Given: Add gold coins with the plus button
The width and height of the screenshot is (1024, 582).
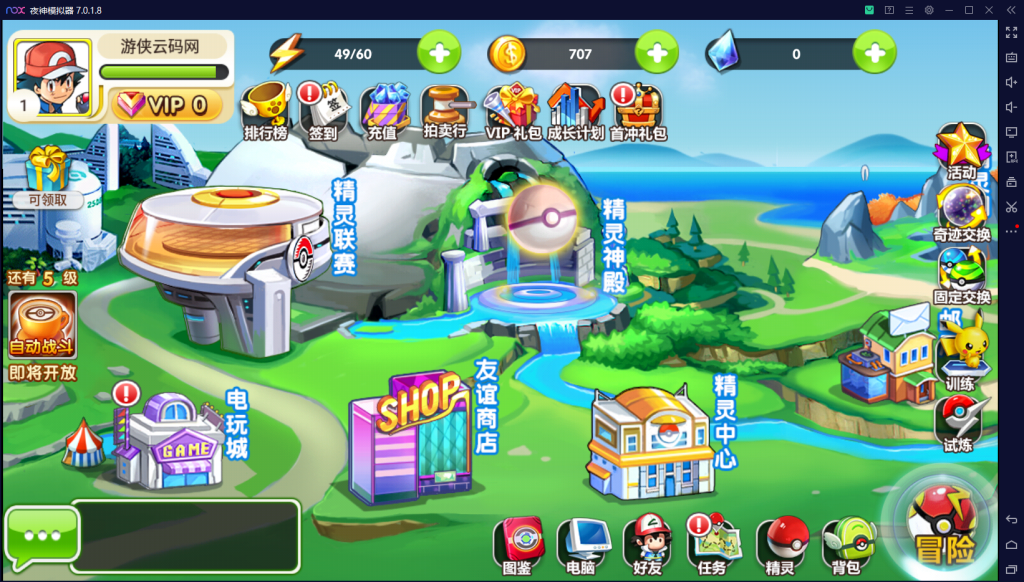Looking at the screenshot, I should pos(656,53).
